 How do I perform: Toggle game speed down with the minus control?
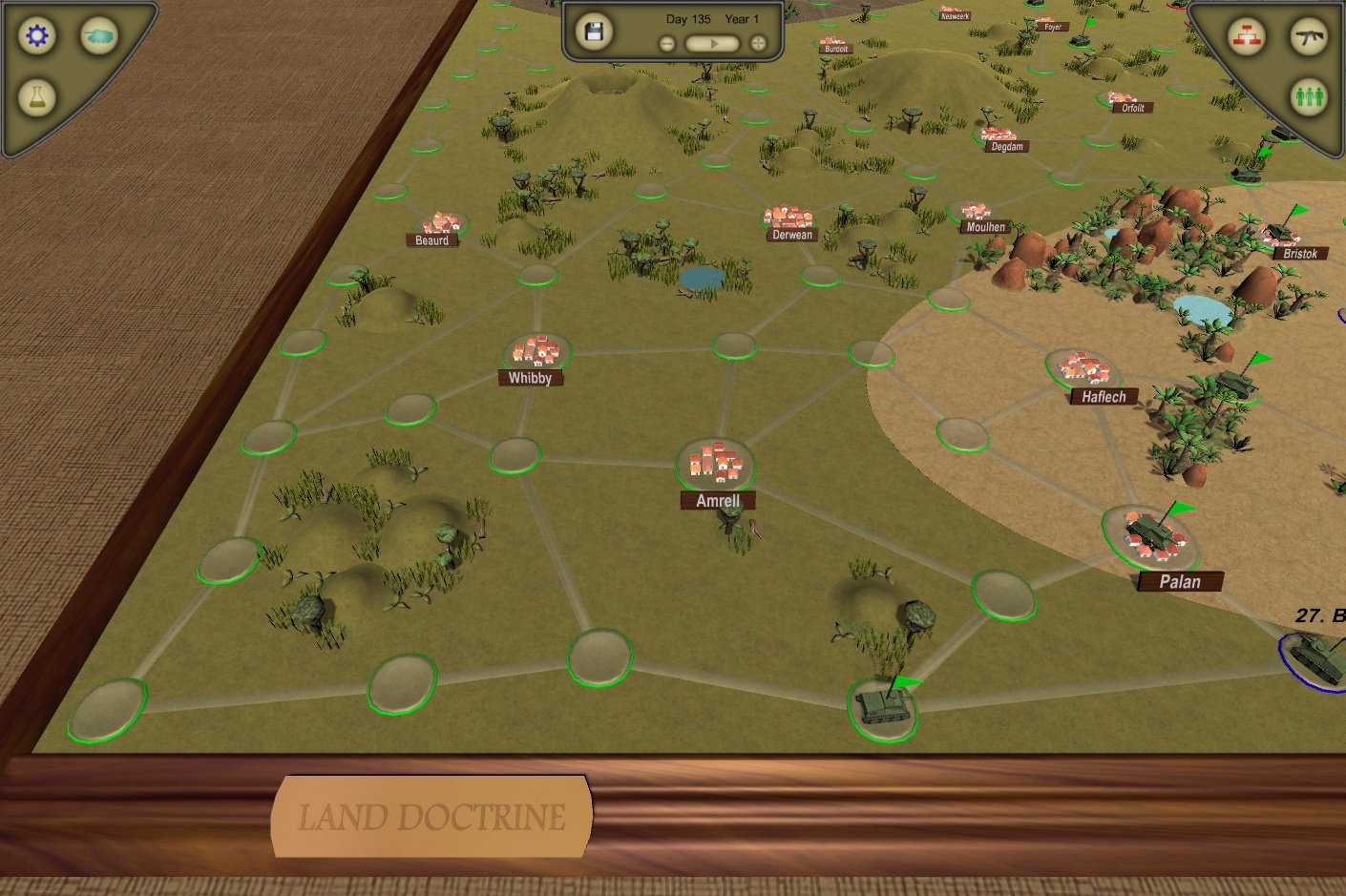(x=666, y=42)
